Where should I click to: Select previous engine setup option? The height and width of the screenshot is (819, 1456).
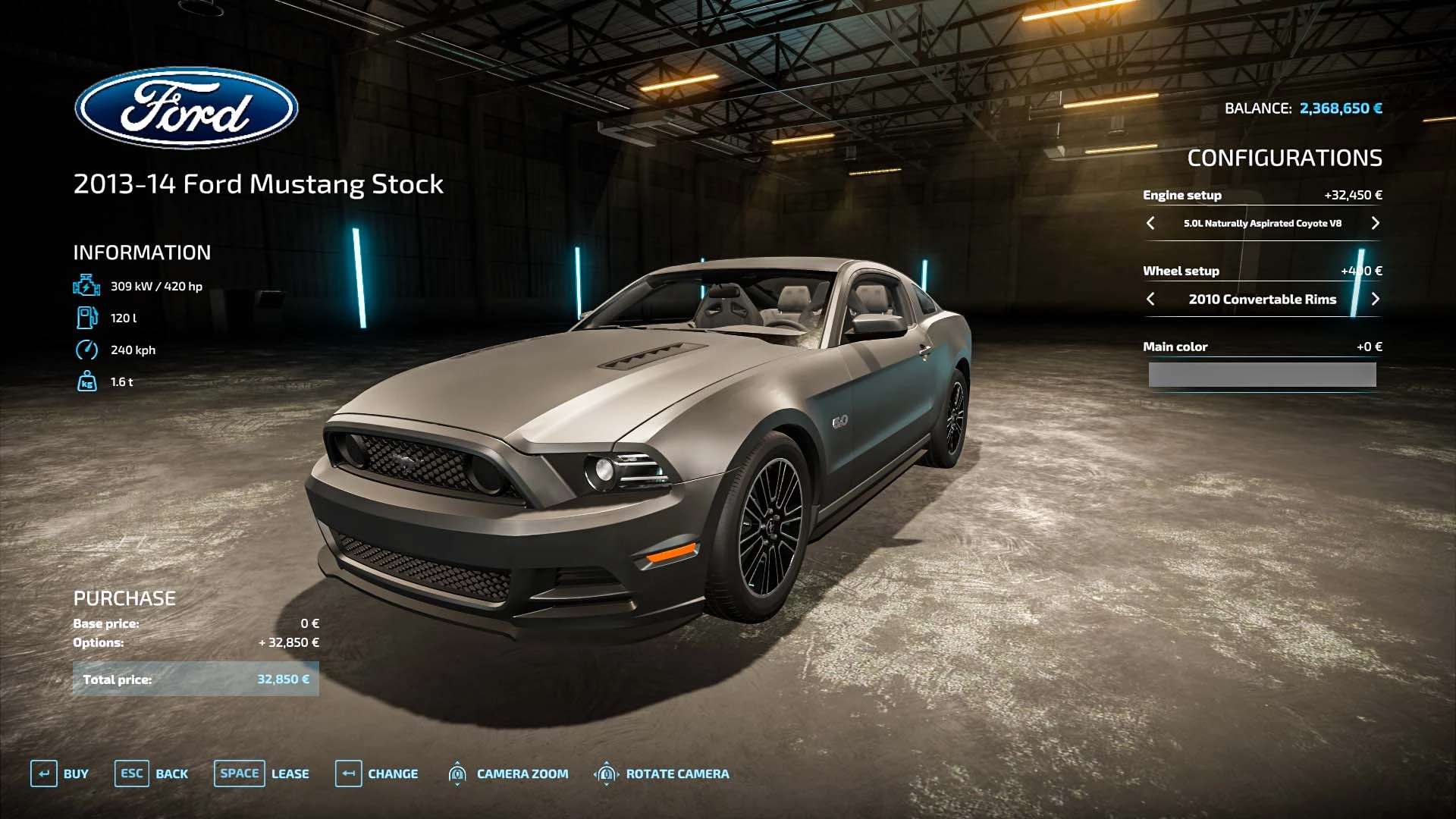tap(1150, 223)
